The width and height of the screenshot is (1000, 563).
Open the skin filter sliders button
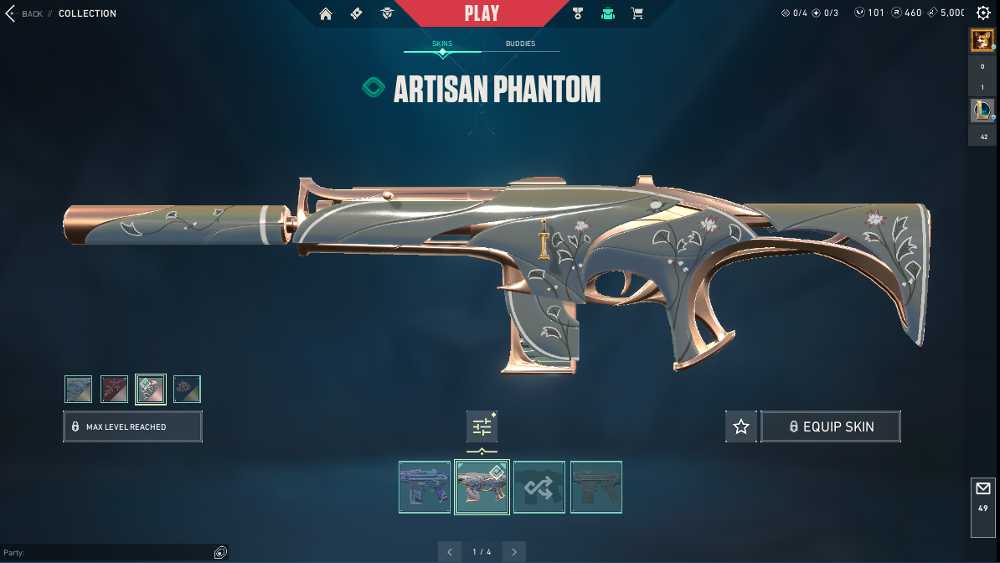click(x=482, y=427)
